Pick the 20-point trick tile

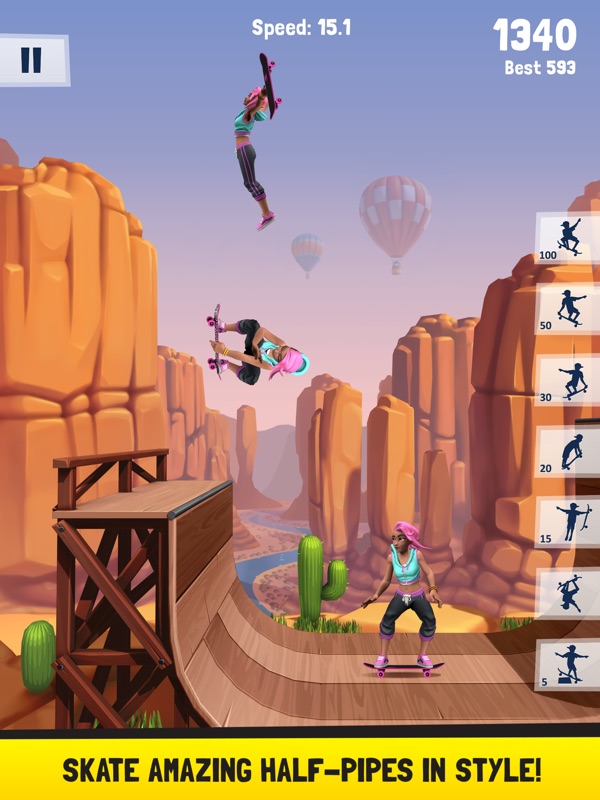[568, 451]
